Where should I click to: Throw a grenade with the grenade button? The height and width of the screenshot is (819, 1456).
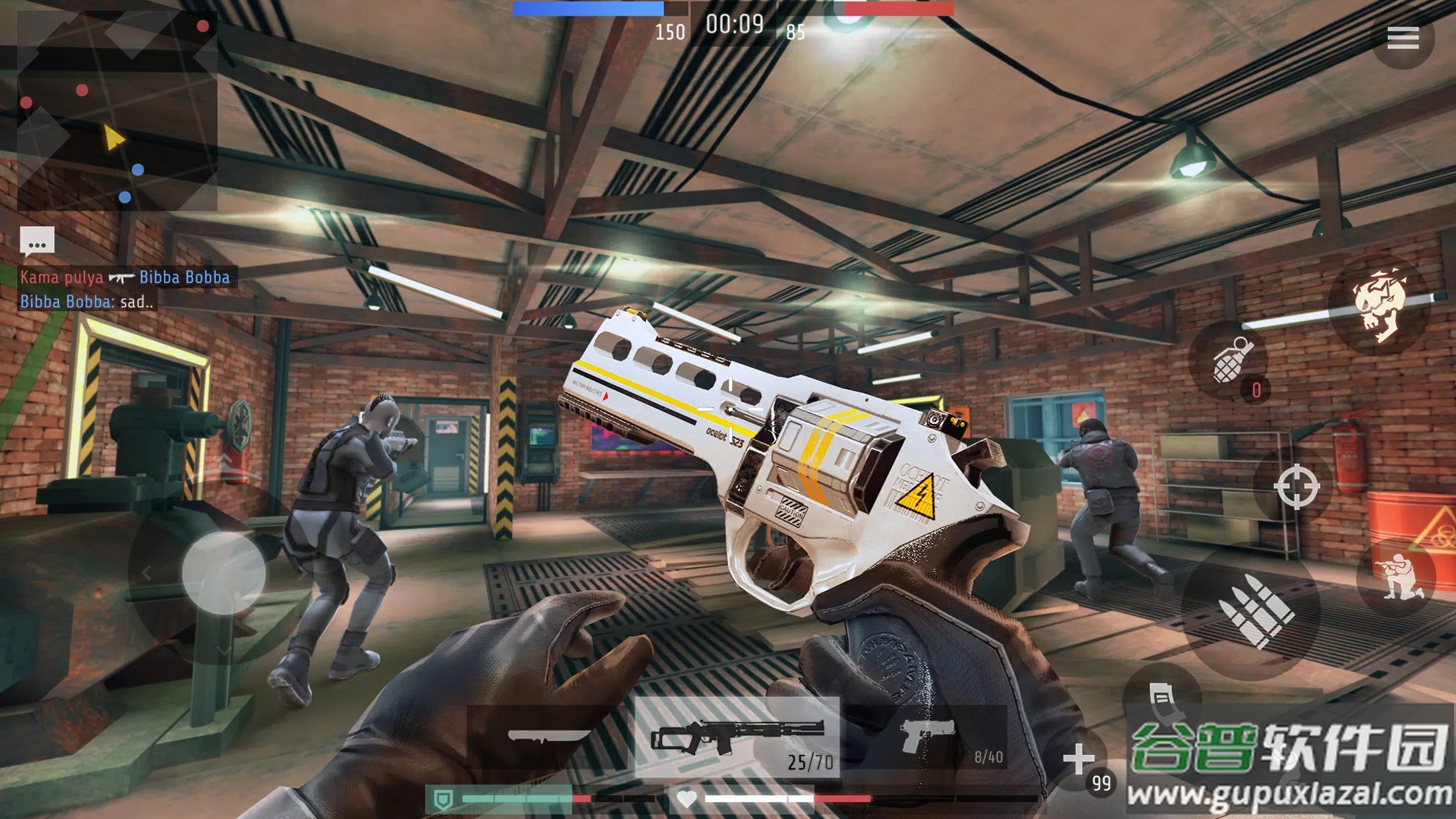coord(1230,361)
